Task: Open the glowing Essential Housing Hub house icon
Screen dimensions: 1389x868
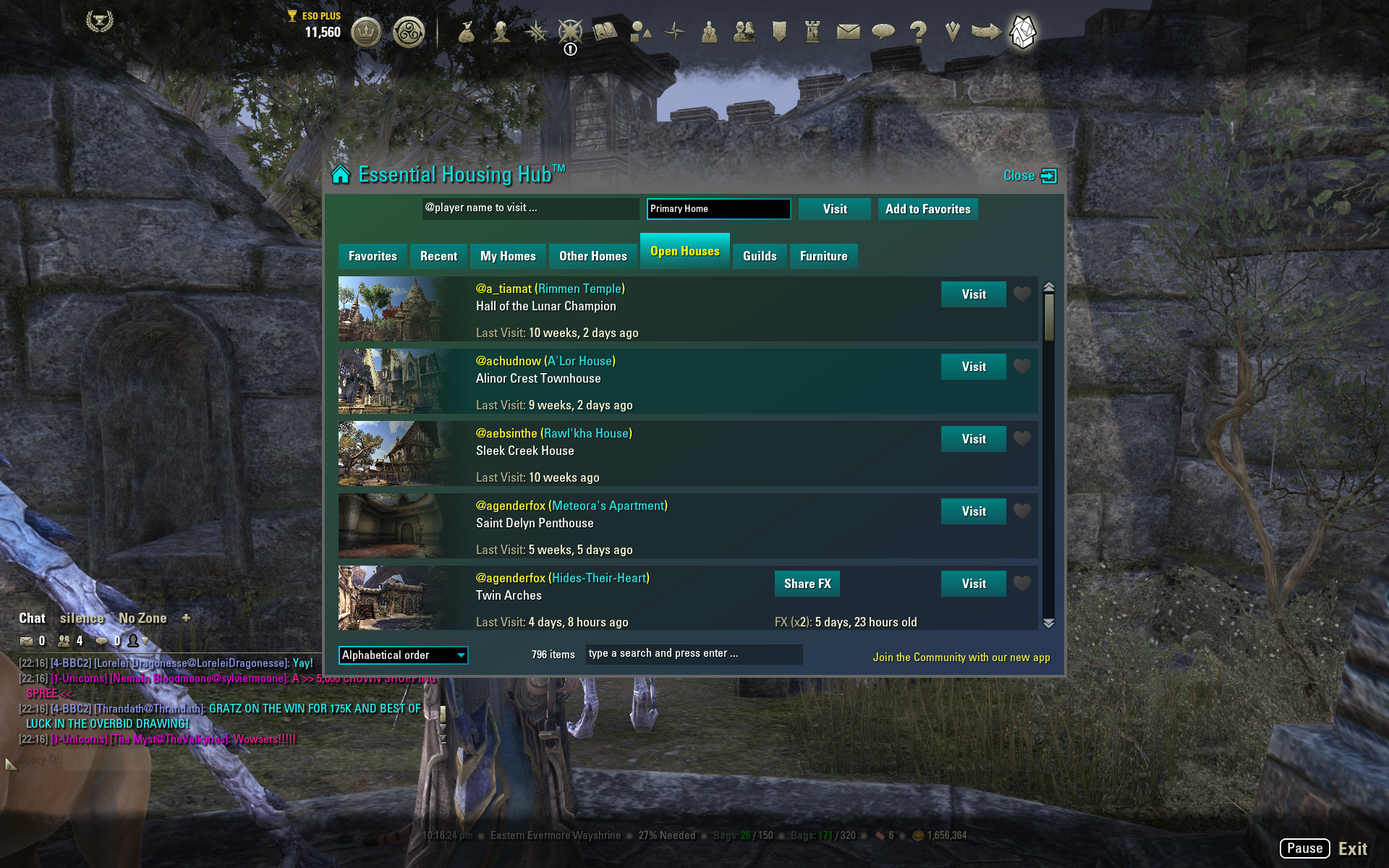Action: coord(1022,33)
